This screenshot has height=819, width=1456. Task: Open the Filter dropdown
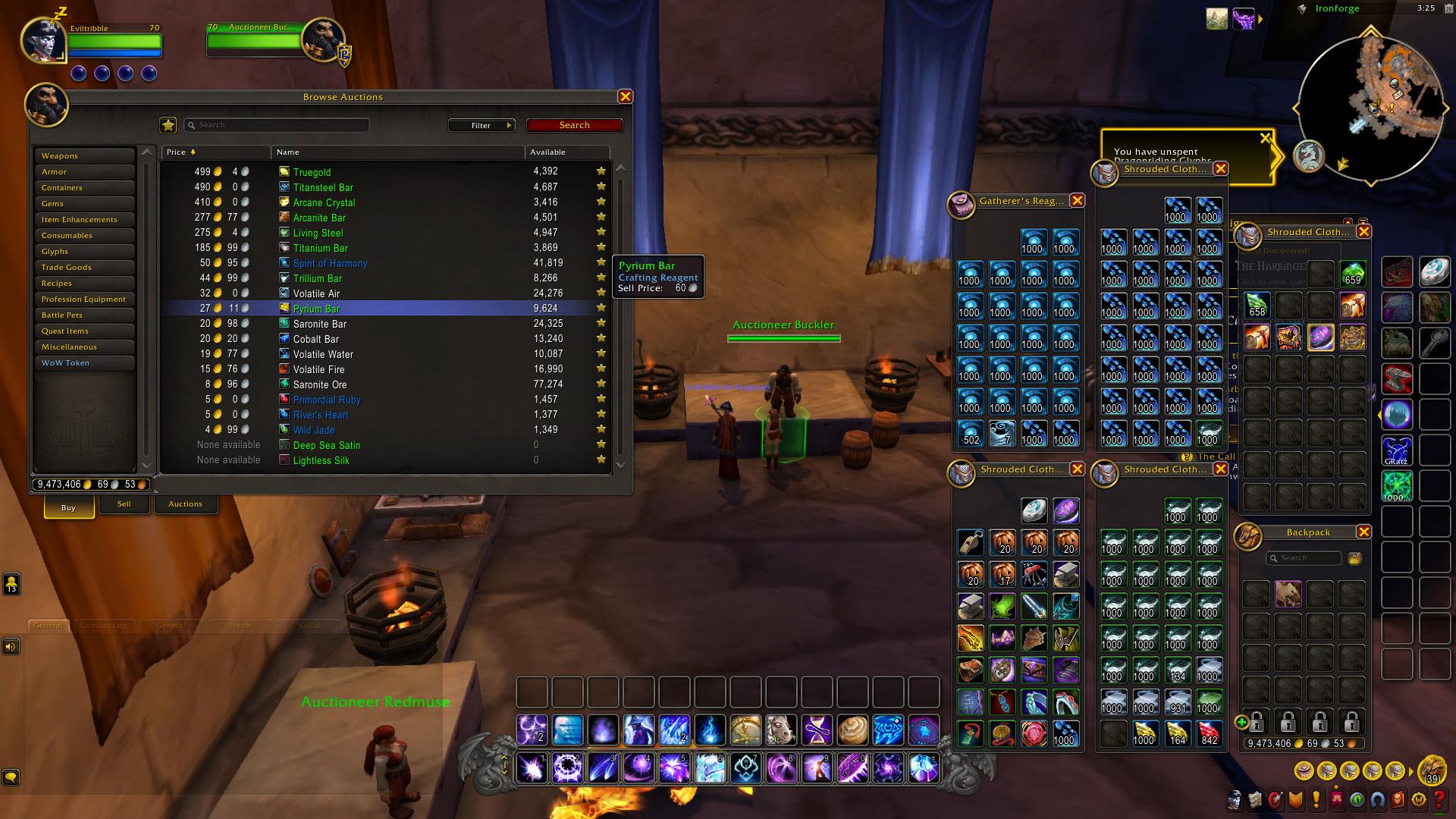tap(482, 125)
